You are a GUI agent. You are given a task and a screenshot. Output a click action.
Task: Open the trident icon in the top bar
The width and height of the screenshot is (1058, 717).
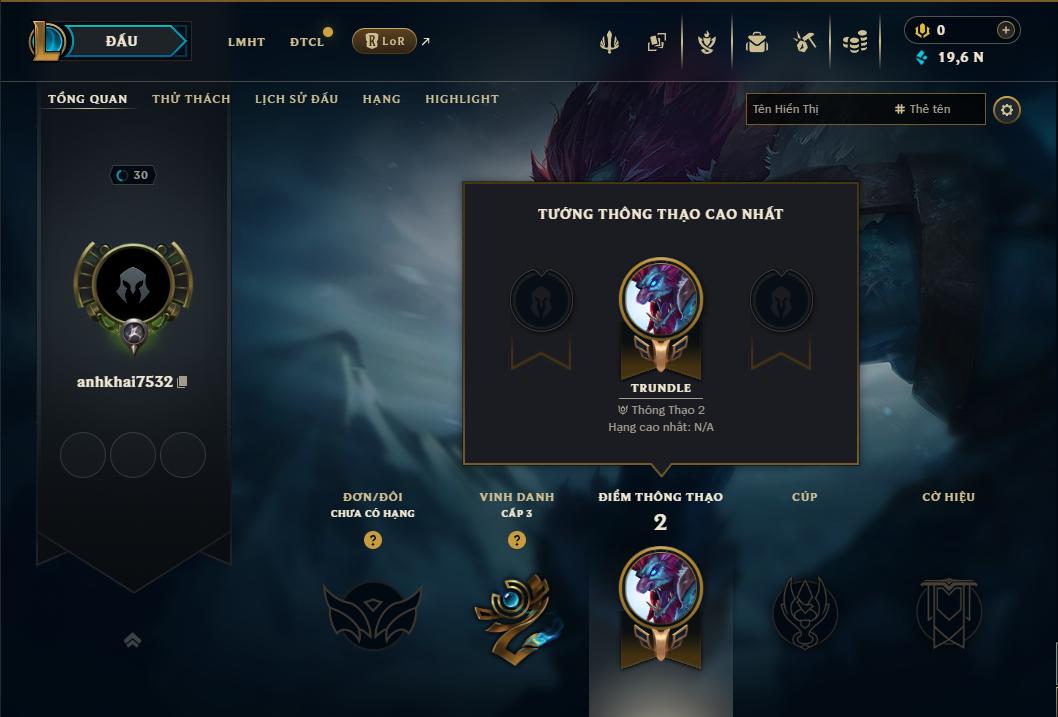pos(609,42)
